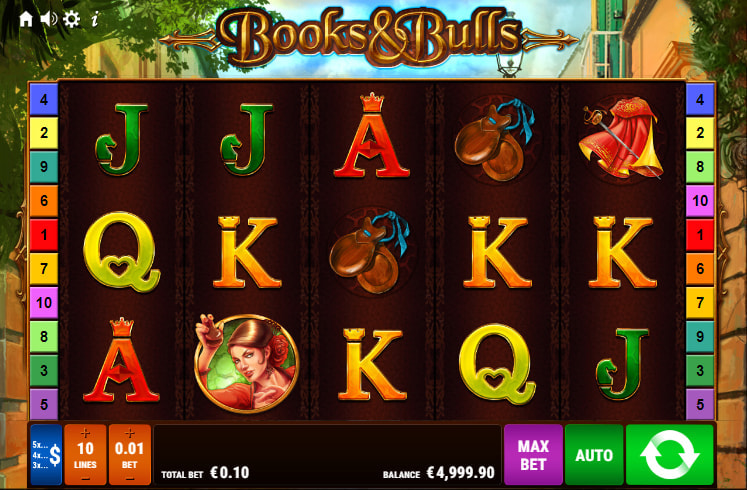Screen dimensions: 747x490
Task: Open the blue paytable button
Action: [x=46, y=455]
